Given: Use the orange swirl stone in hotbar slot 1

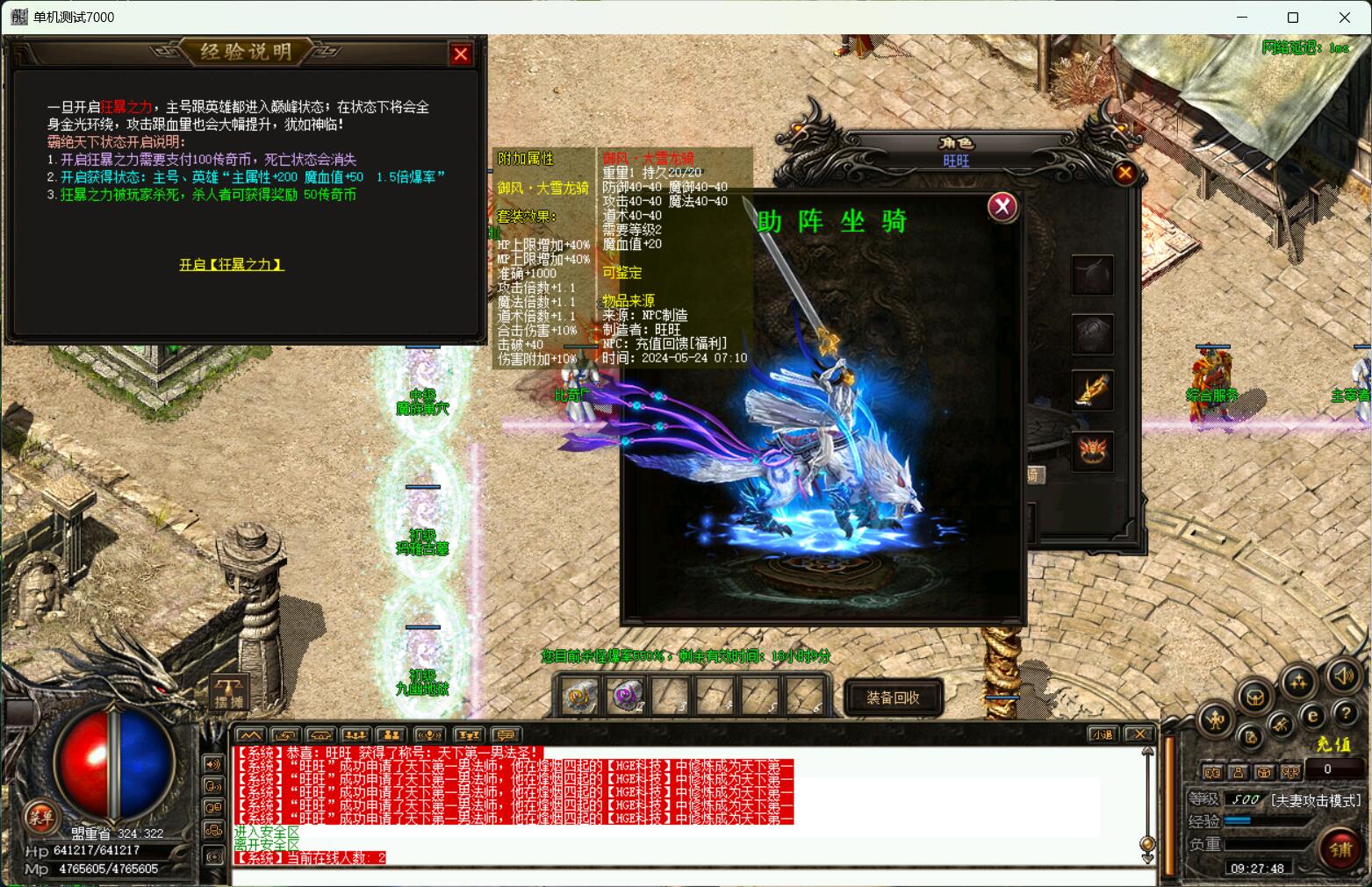Looking at the screenshot, I should [x=580, y=697].
